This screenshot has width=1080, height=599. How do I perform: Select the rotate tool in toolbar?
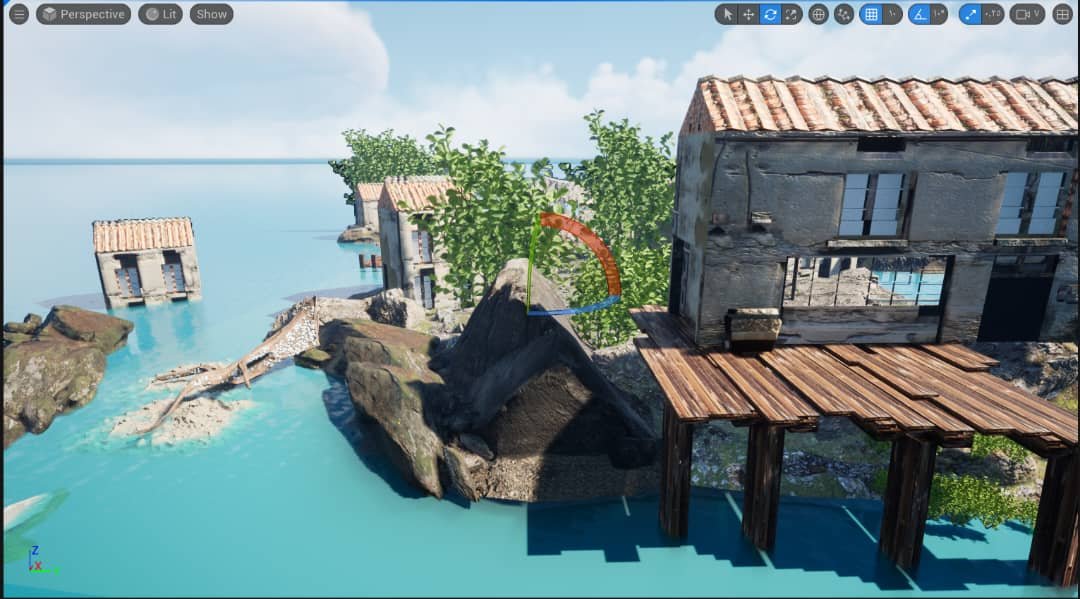point(770,14)
